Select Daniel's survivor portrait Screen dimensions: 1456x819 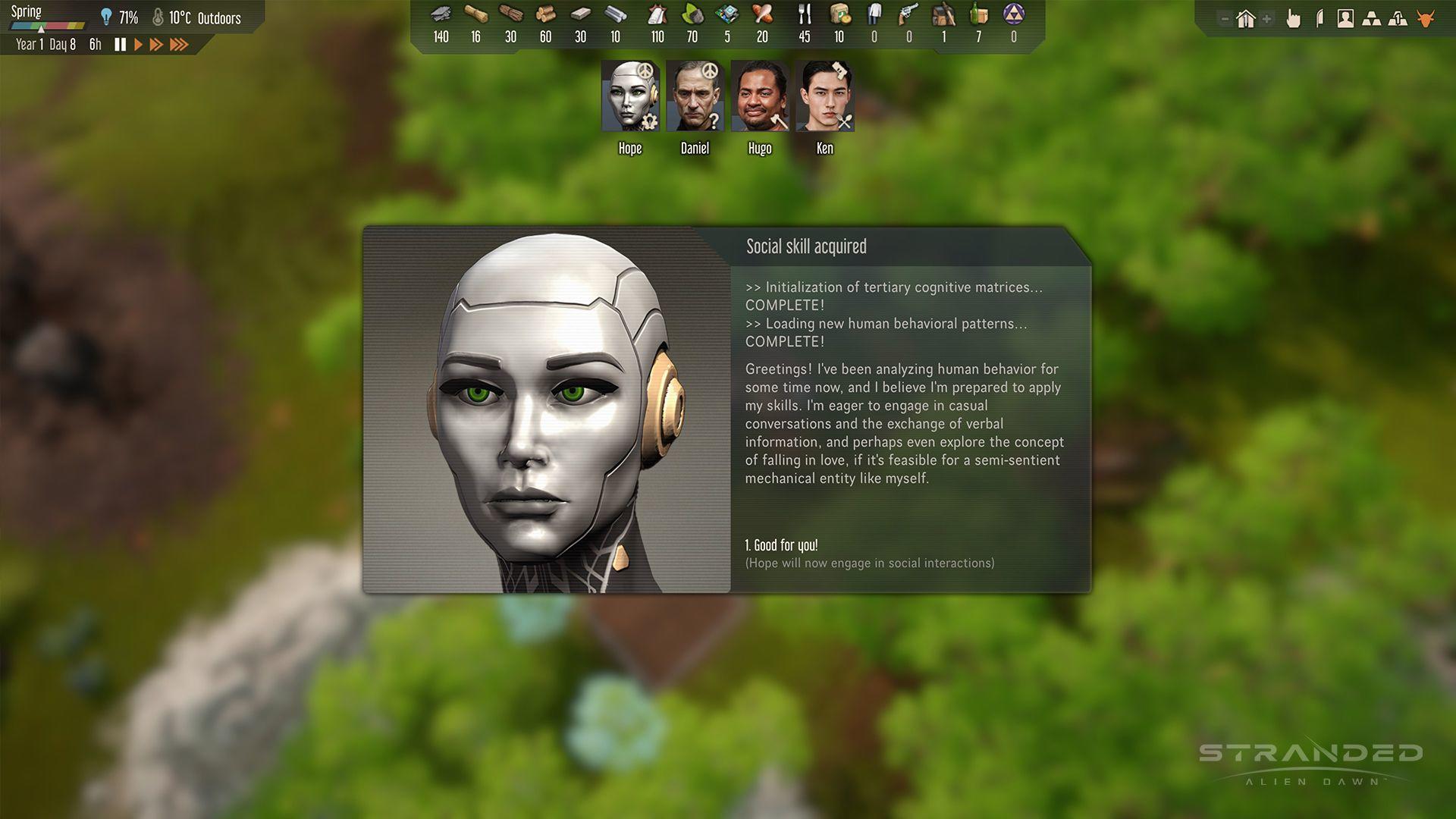point(695,97)
